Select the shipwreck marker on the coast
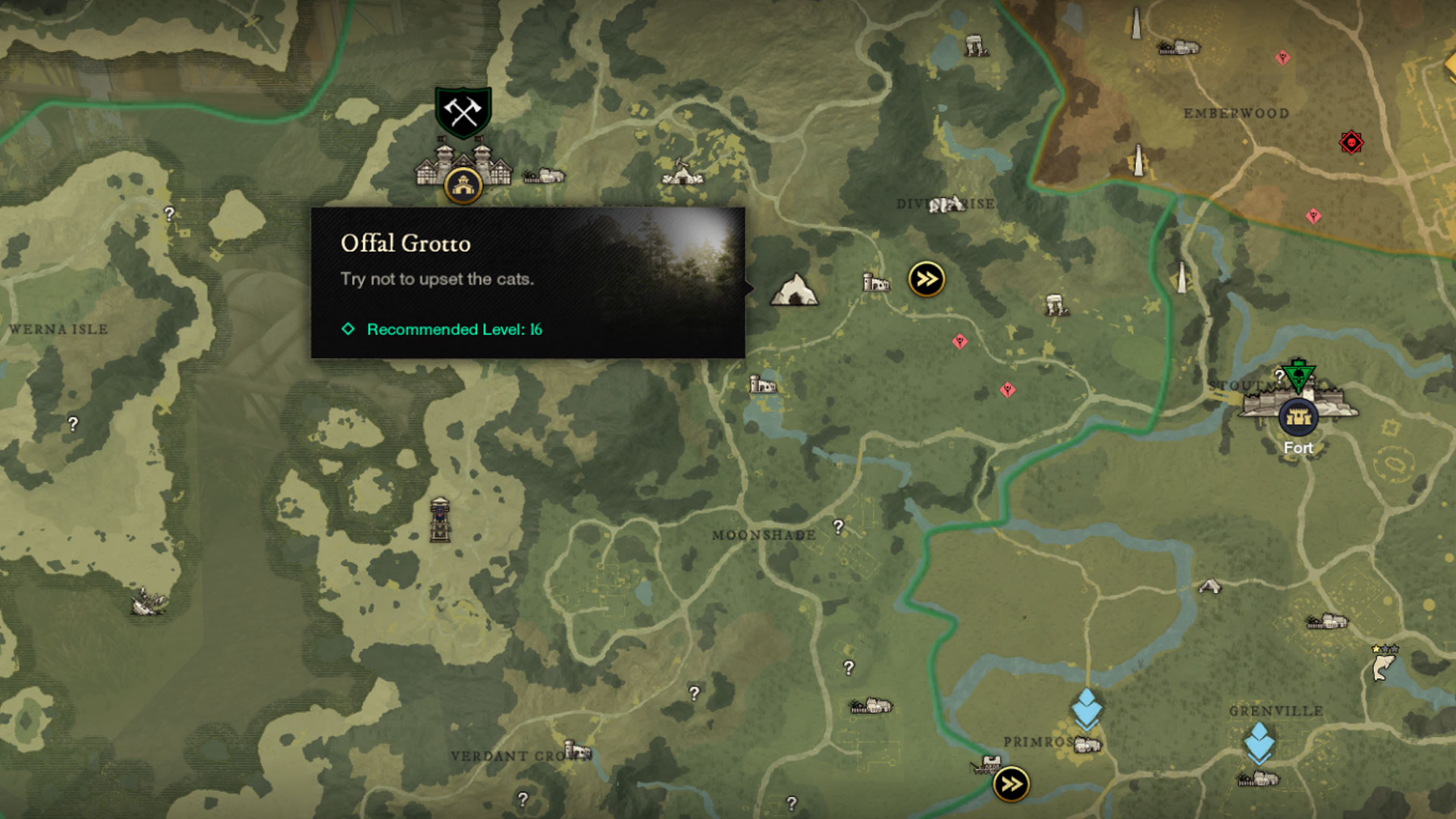Image resolution: width=1456 pixels, height=819 pixels. [x=148, y=602]
